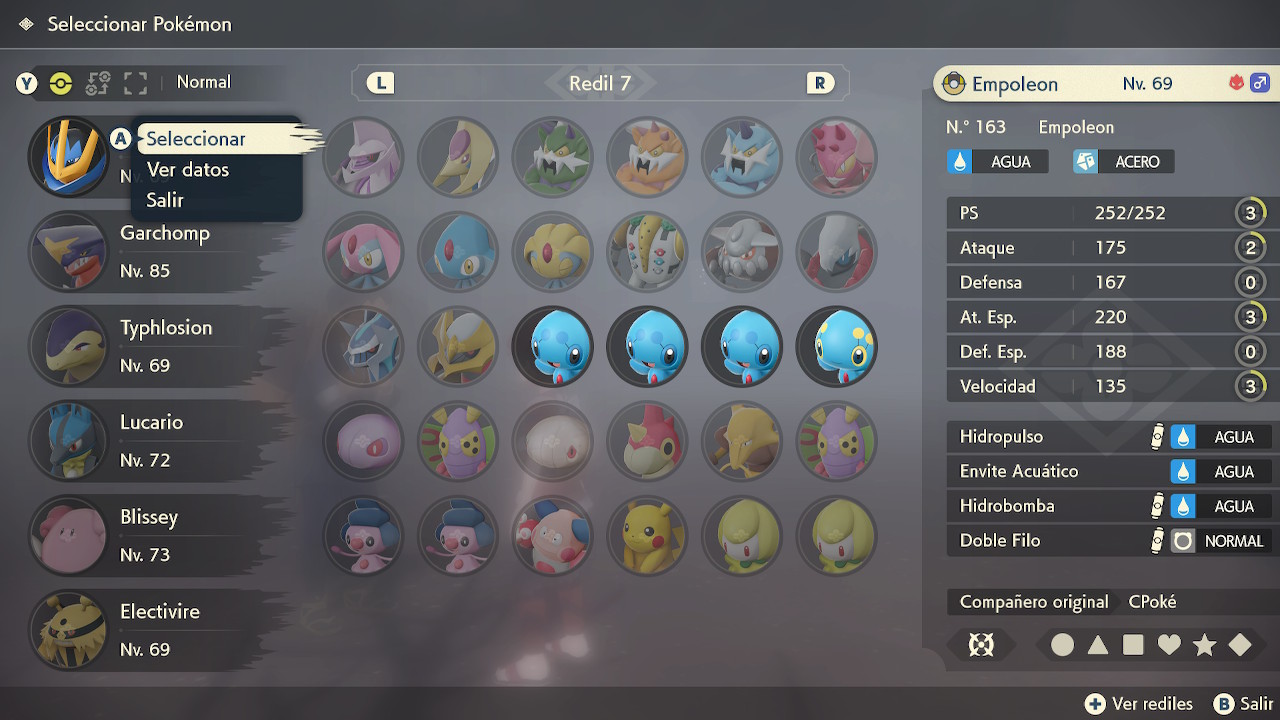Screen dimensions: 1280x720
Task: Select the Magikarp box slot
Action: [647, 441]
